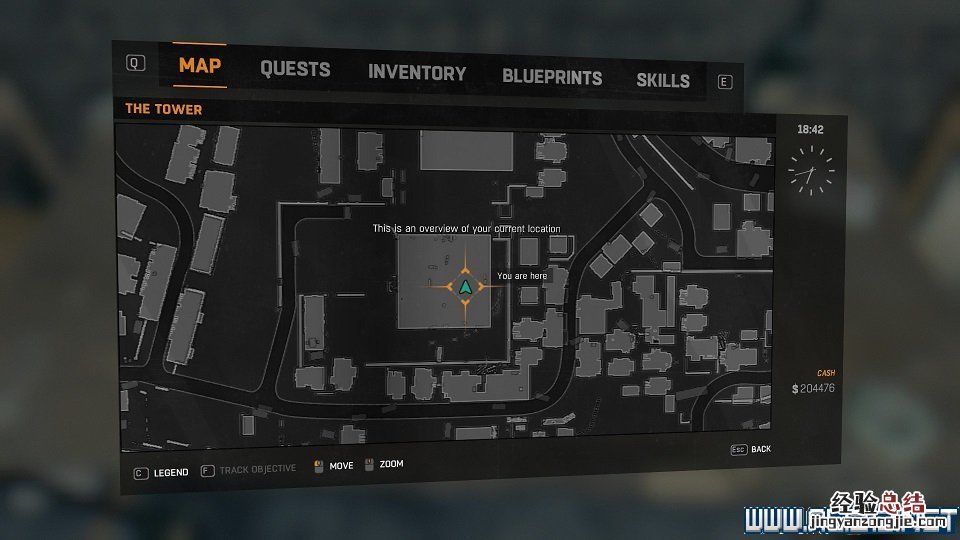
Task: Select the Skills tab
Action: coord(663,80)
